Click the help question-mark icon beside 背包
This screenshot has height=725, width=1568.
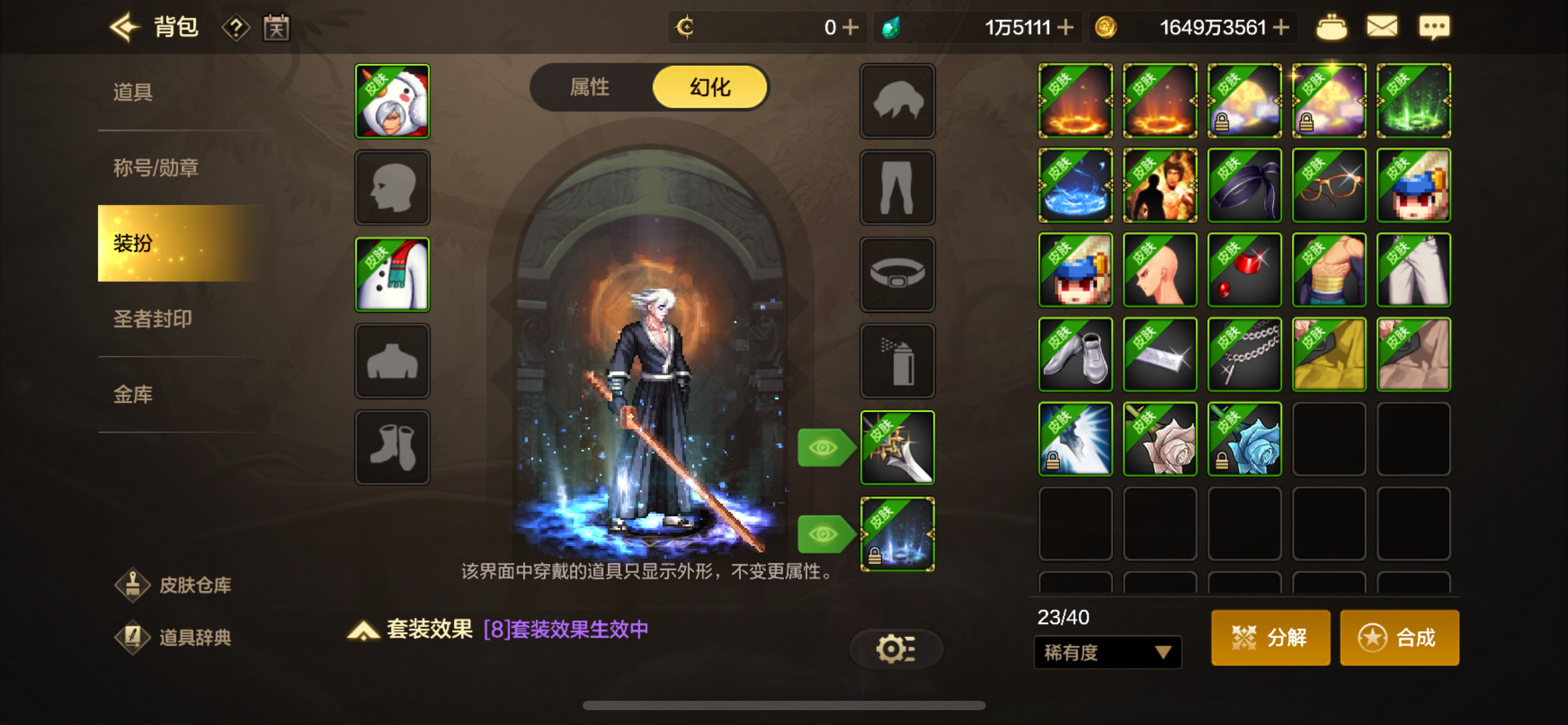point(237,27)
